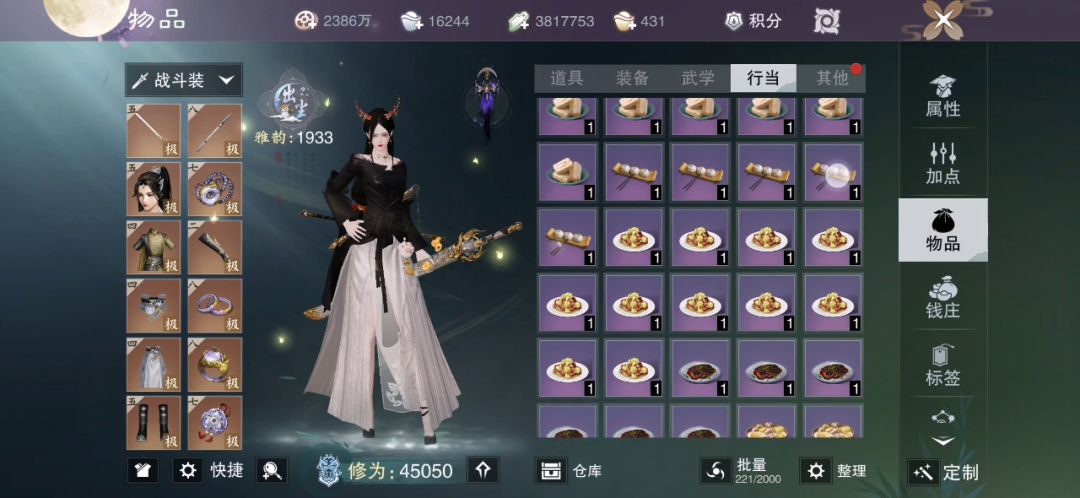Sort items with 整理 button

(835, 470)
